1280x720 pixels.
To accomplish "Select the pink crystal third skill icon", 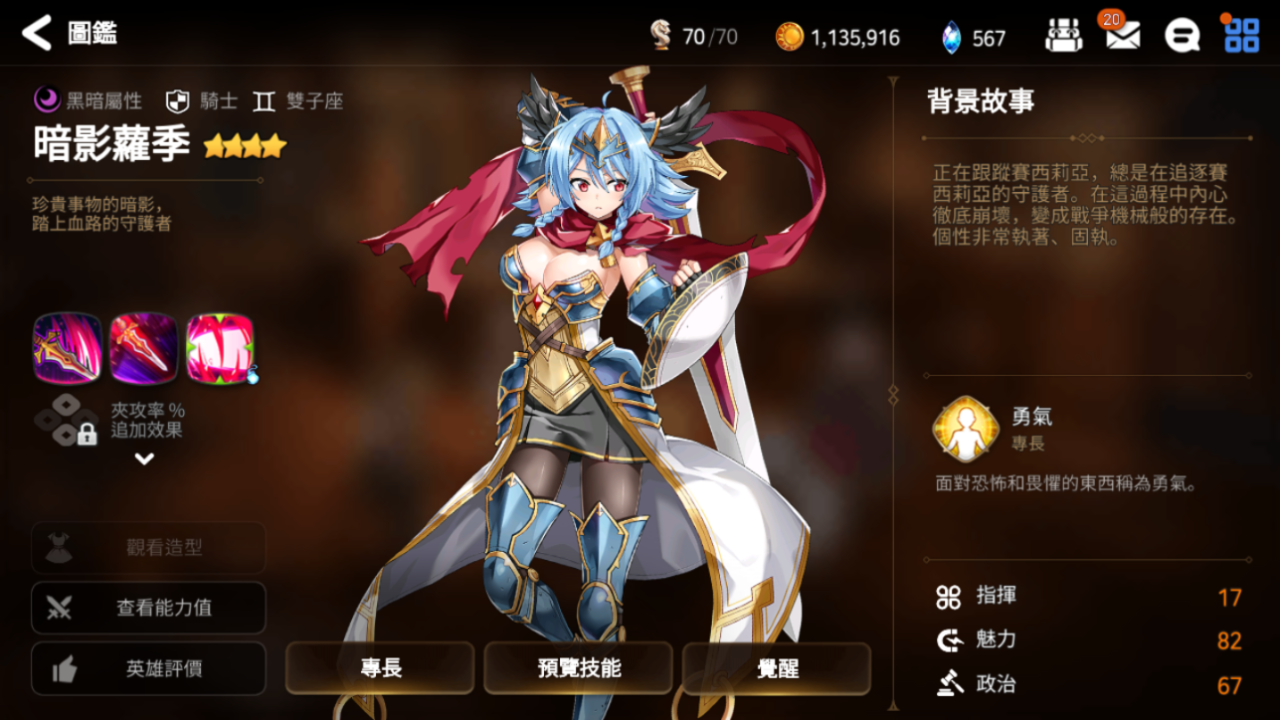I will coord(222,349).
